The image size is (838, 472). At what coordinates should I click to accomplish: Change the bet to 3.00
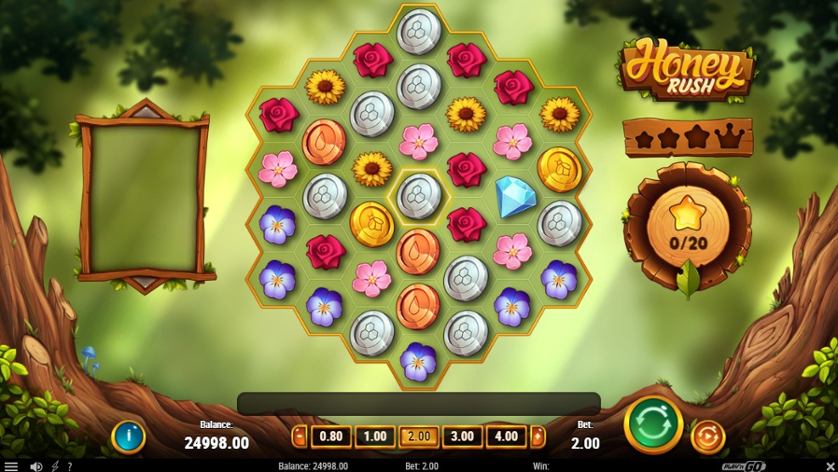click(x=462, y=436)
